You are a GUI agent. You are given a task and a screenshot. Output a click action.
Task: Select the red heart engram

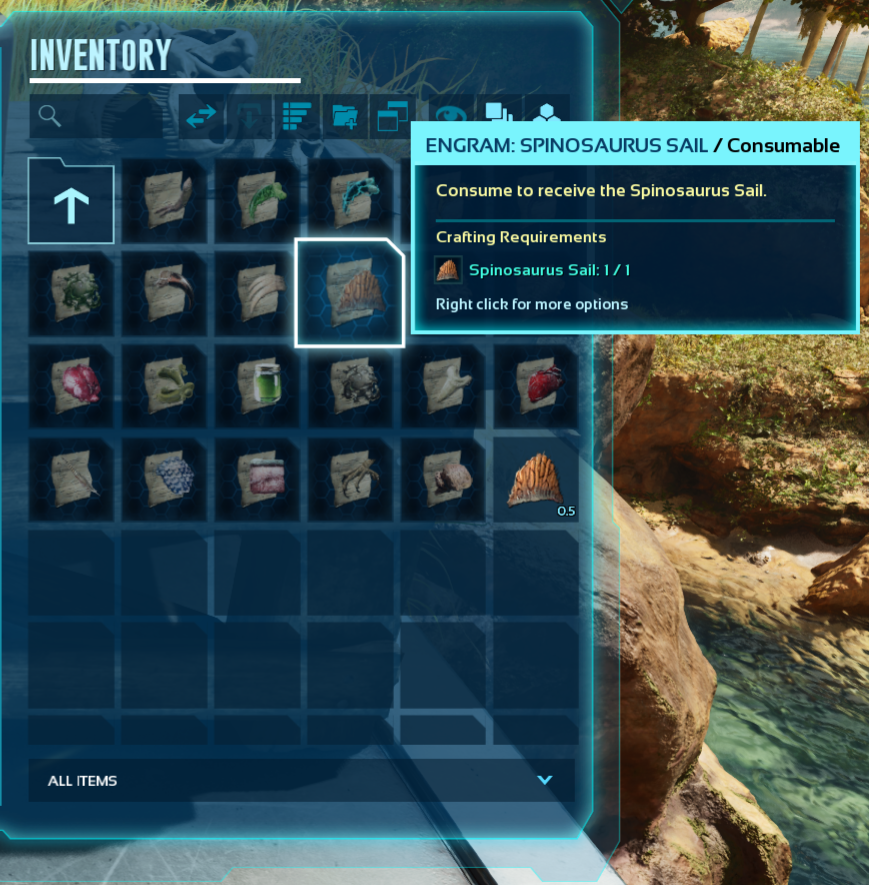(536, 386)
